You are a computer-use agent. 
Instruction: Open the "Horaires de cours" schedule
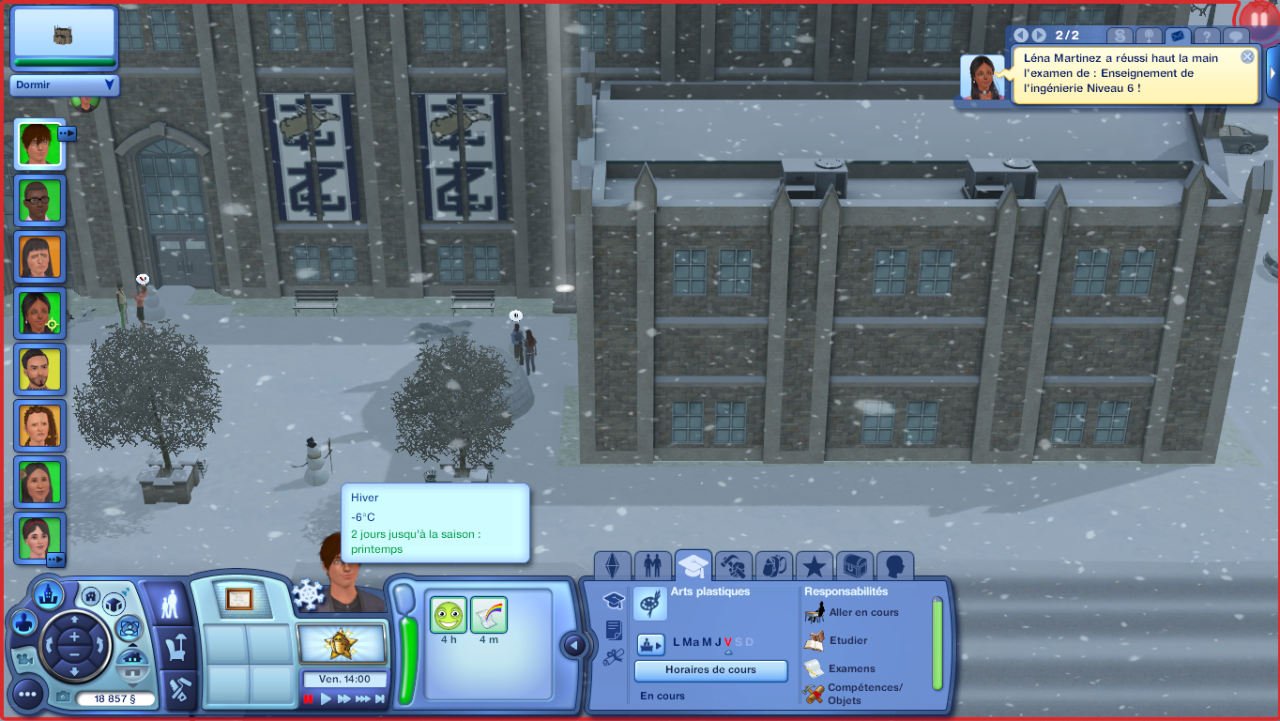710,670
